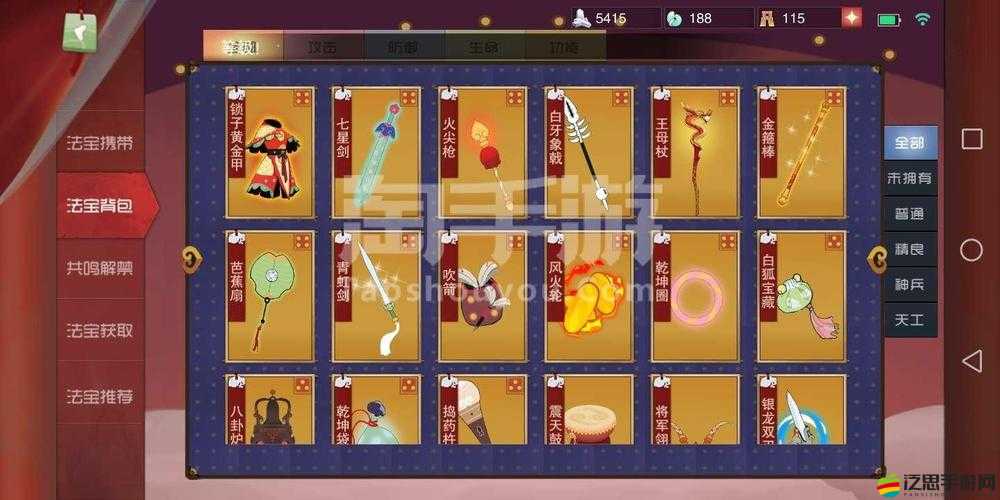Pick the 芭蕉扇 fan card
The height and width of the screenshot is (500, 1000).
pos(270,296)
